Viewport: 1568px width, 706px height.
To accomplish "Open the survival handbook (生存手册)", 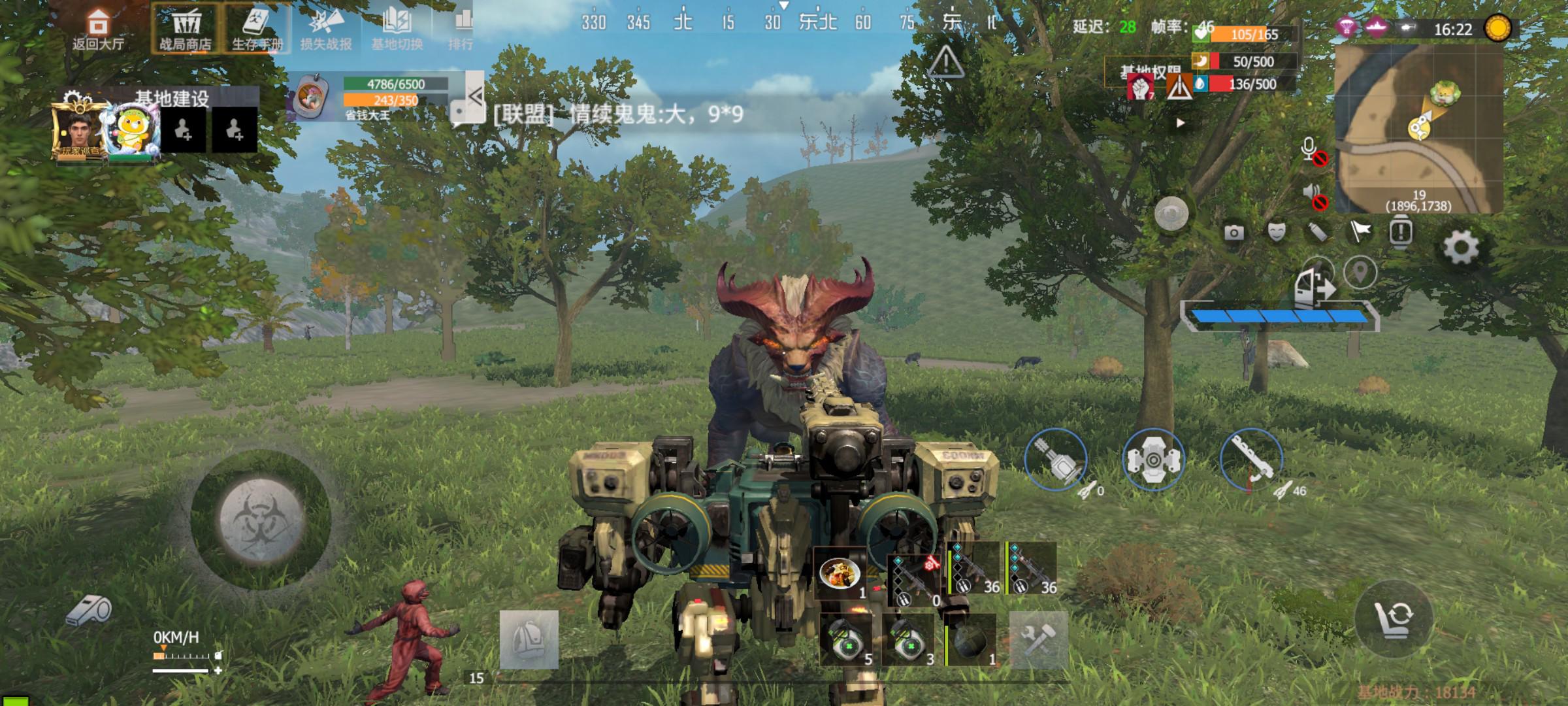I will tap(257, 29).
